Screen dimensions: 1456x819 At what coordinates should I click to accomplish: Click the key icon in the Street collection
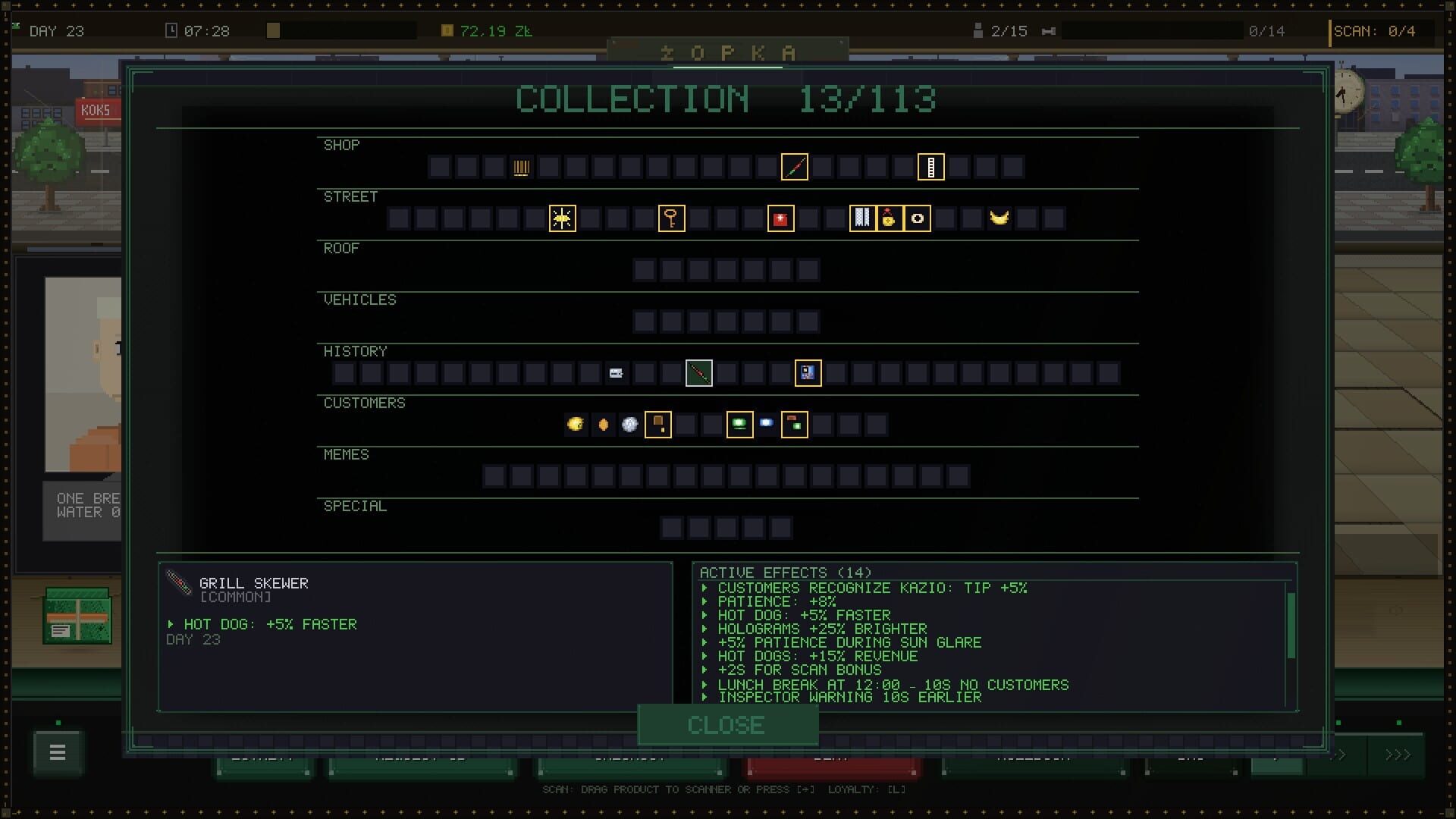671,218
